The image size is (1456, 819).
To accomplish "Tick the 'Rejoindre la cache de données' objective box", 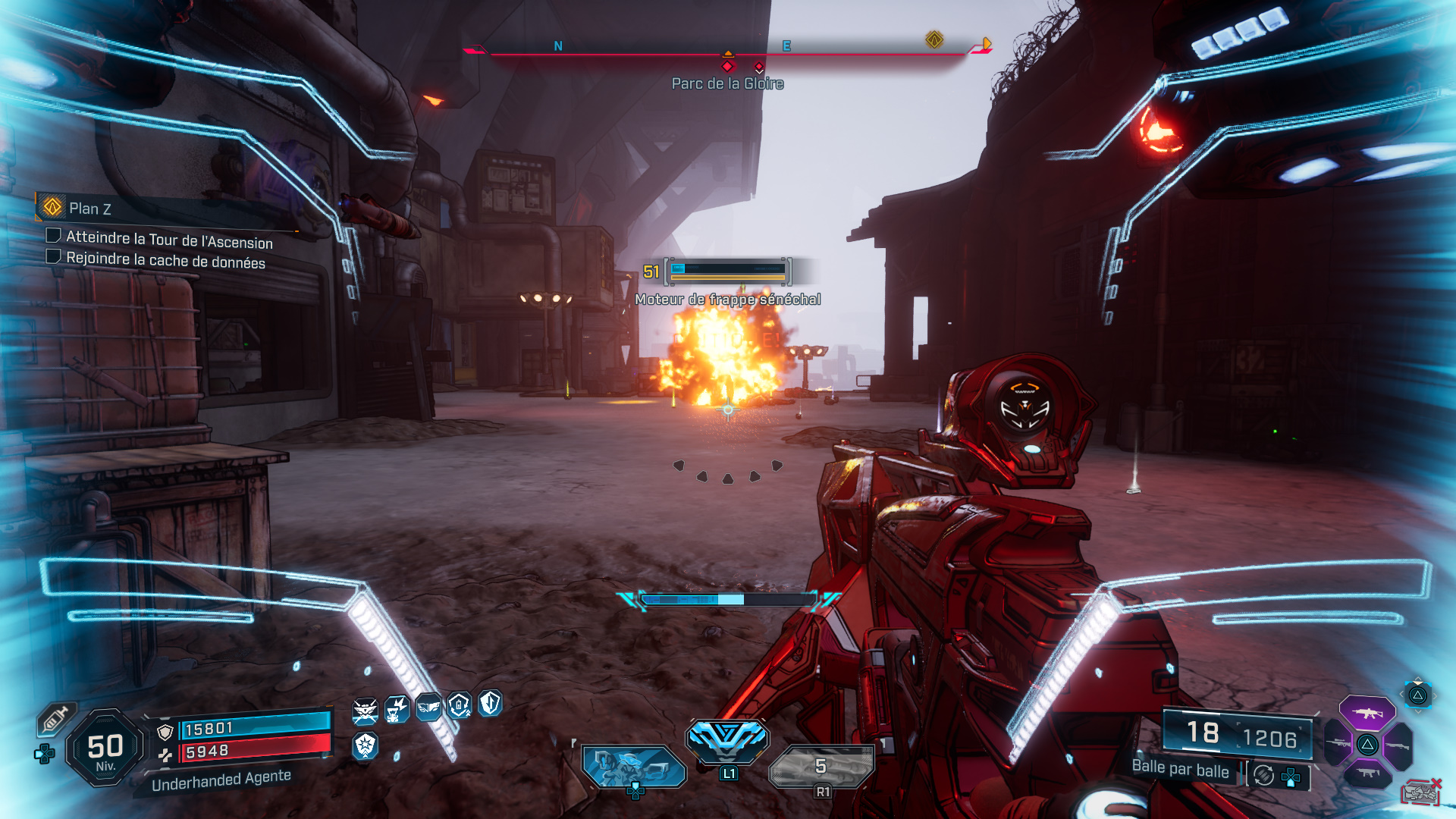I will tap(54, 256).
